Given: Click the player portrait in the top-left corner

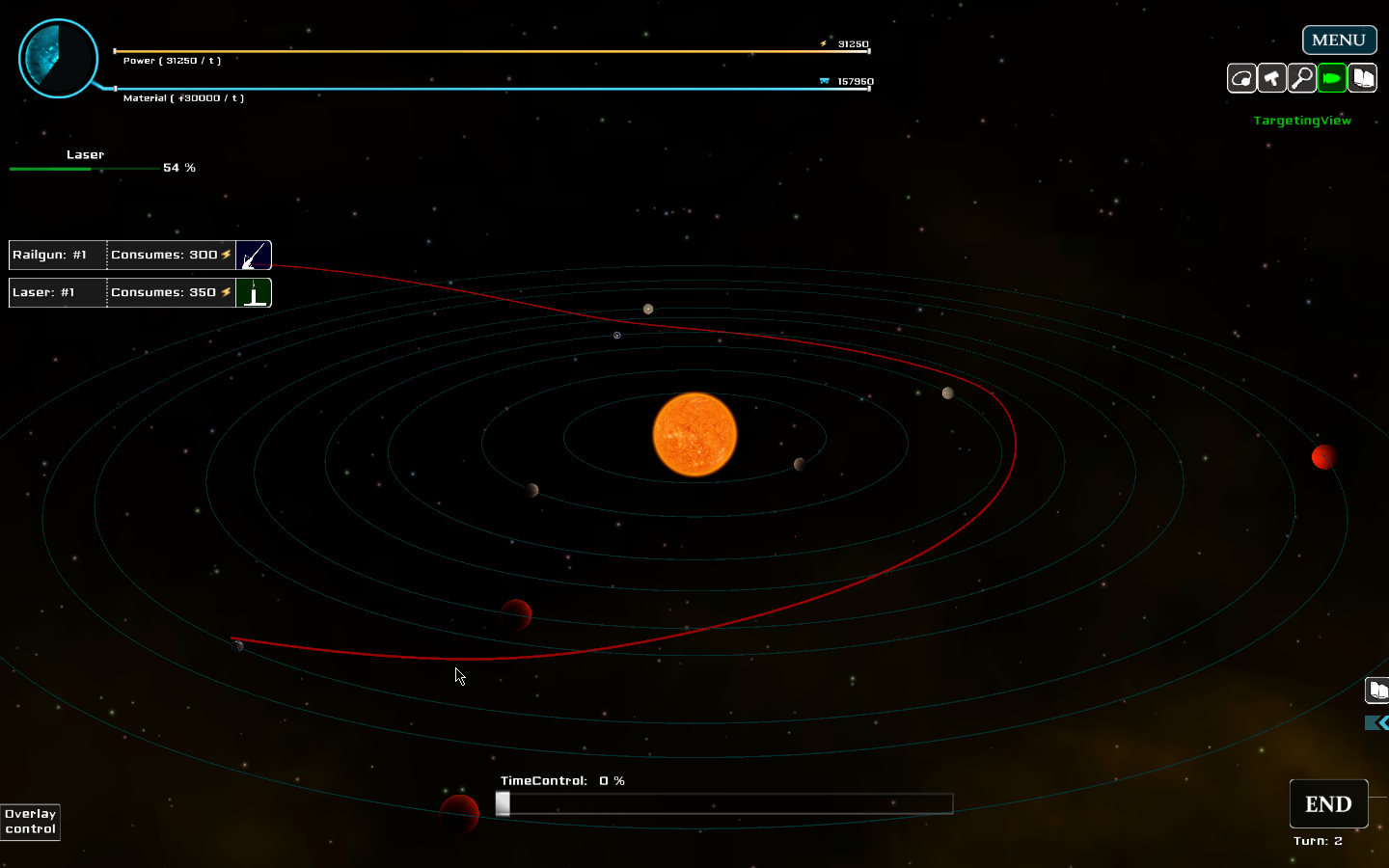Looking at the screenshot, I should [x=58, y=58].
